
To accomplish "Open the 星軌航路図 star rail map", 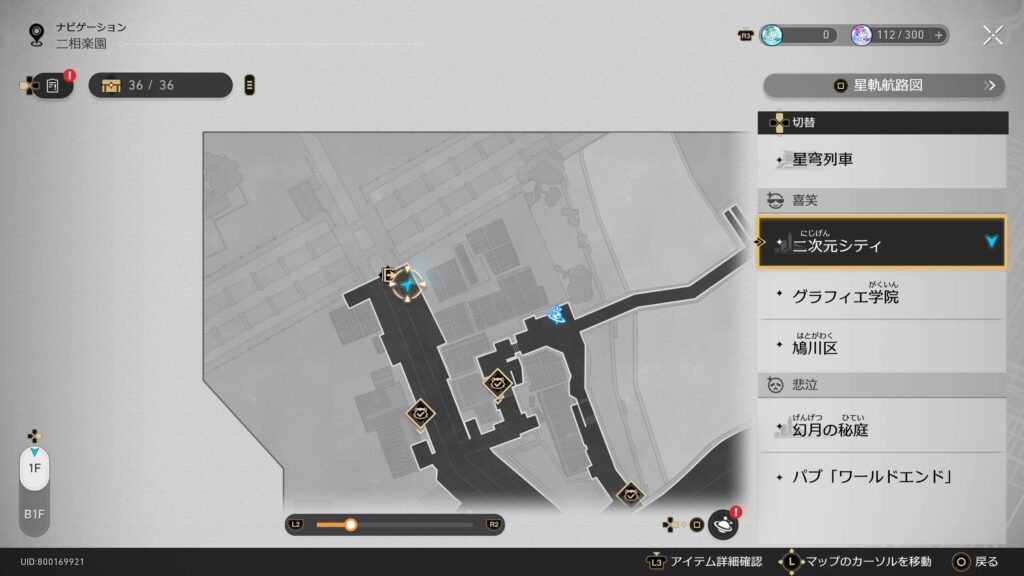I will tap(884, 86).
